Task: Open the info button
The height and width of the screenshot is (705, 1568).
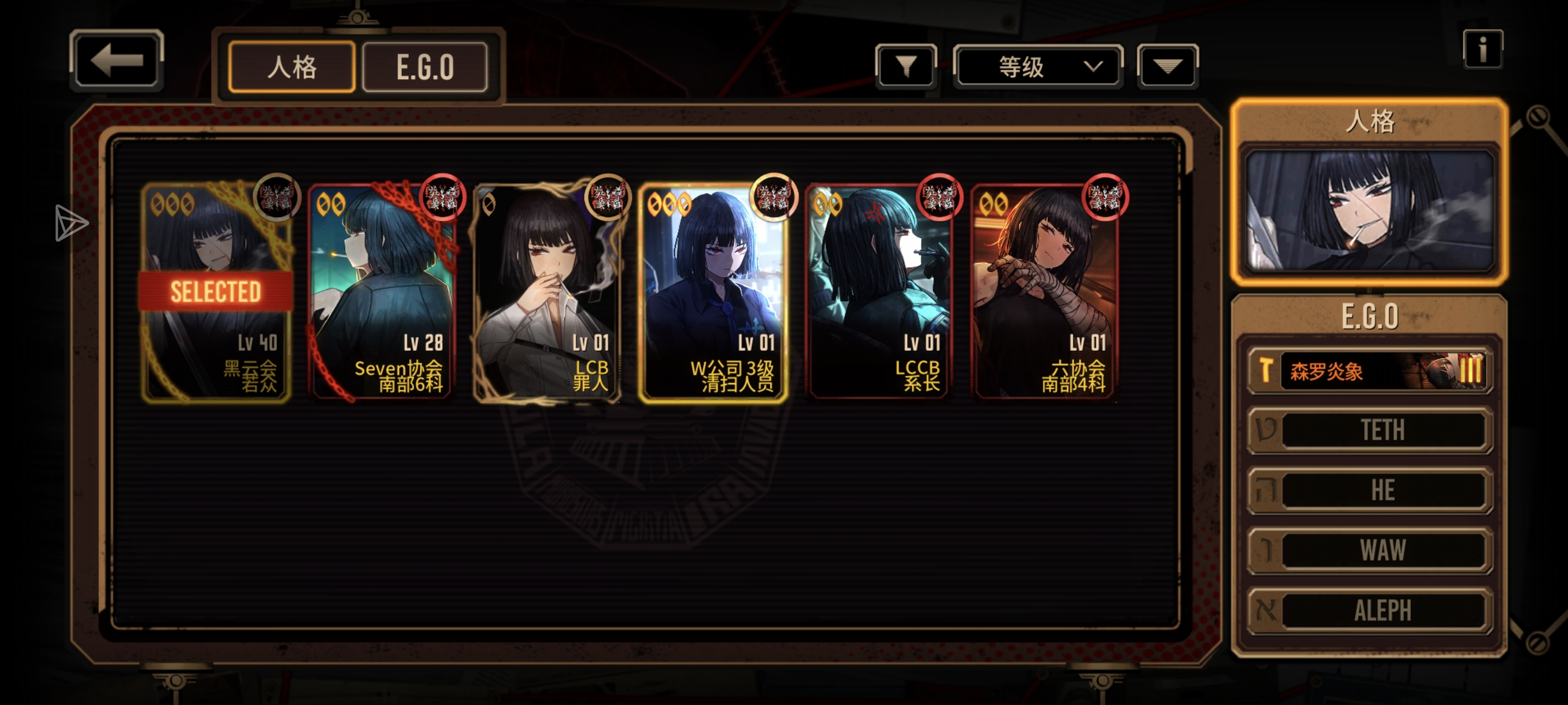Action: pyautogui.click(x=1483, y=49)
